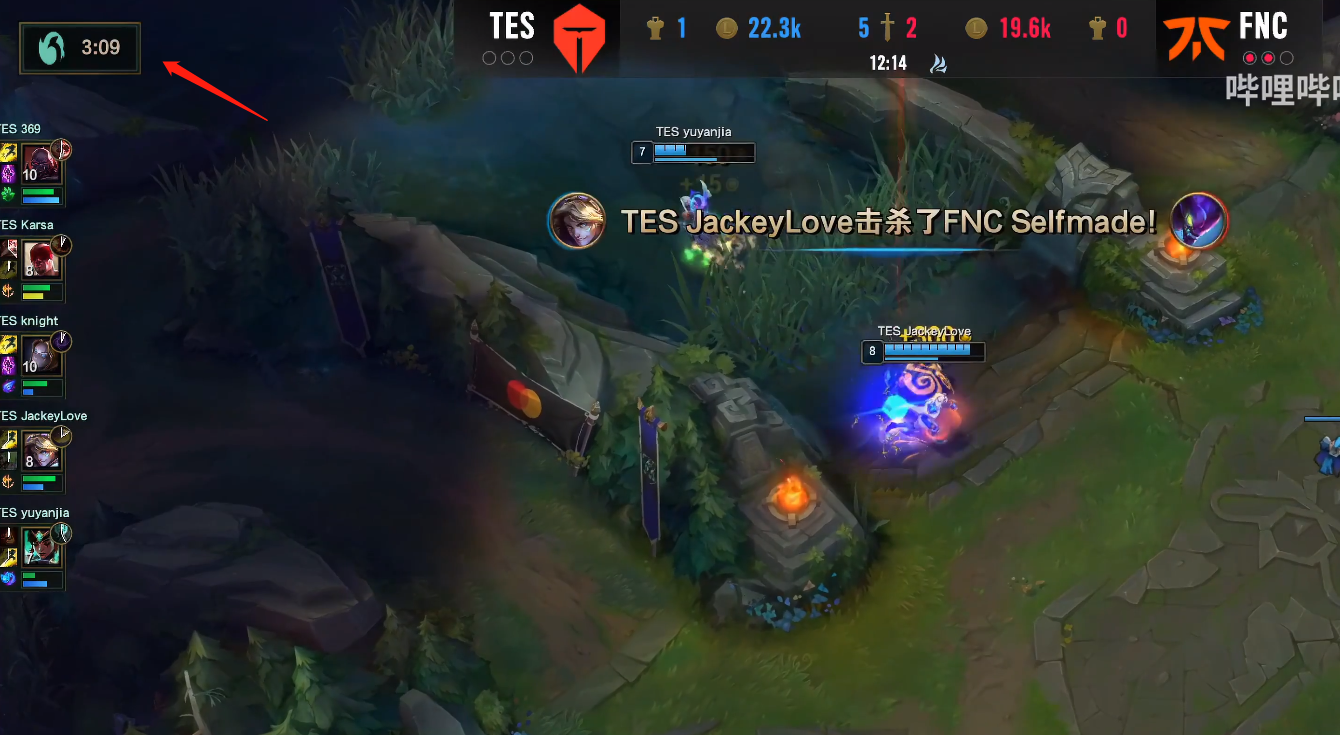Toggle the filled red series dot under FNC
The image size is (1340, 735).
tap(1248, 58)
